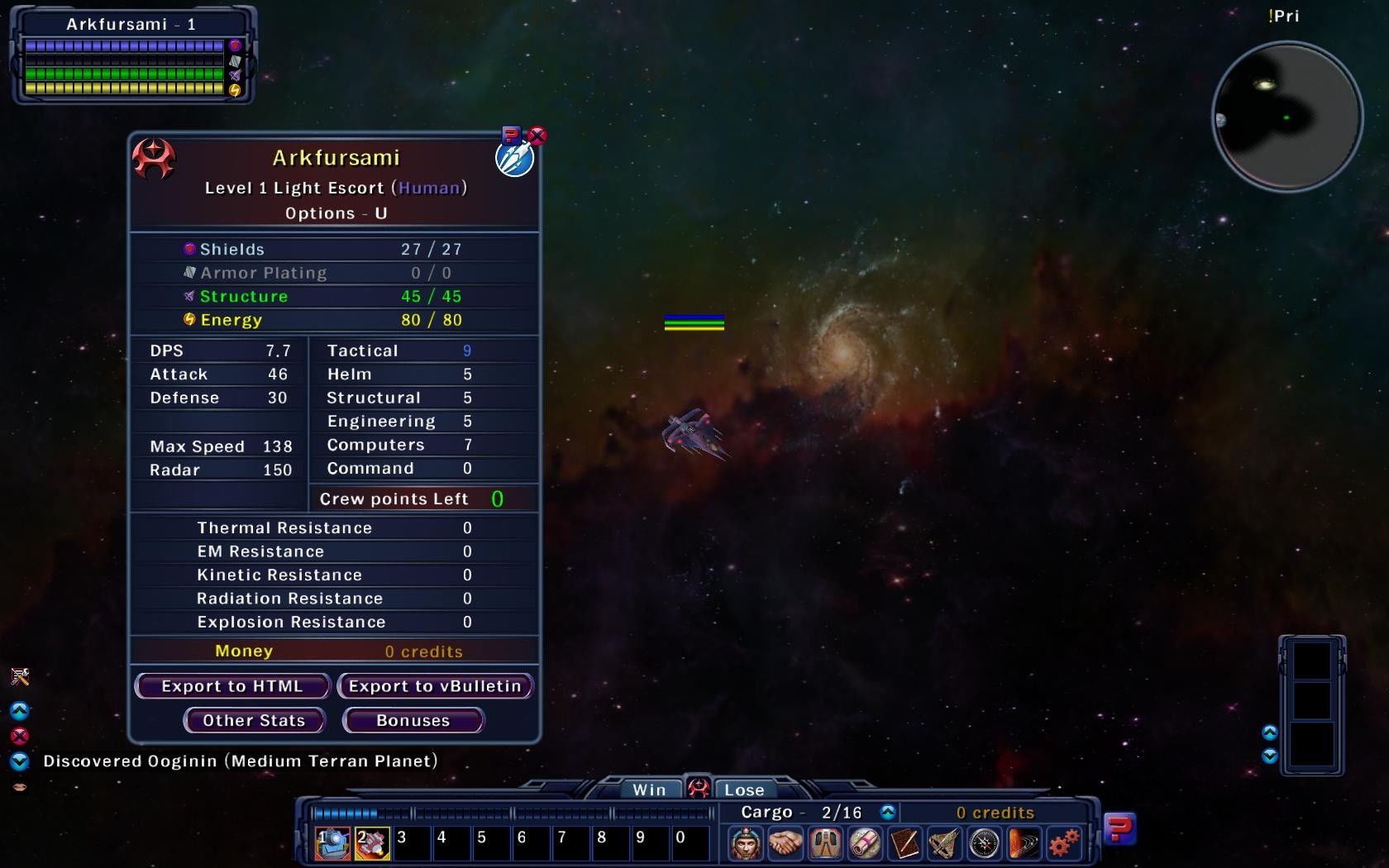The height and width of the screenshot is (868, 1389).
Task: Open the captain portrait icon
Action: [x=746, y=843]
